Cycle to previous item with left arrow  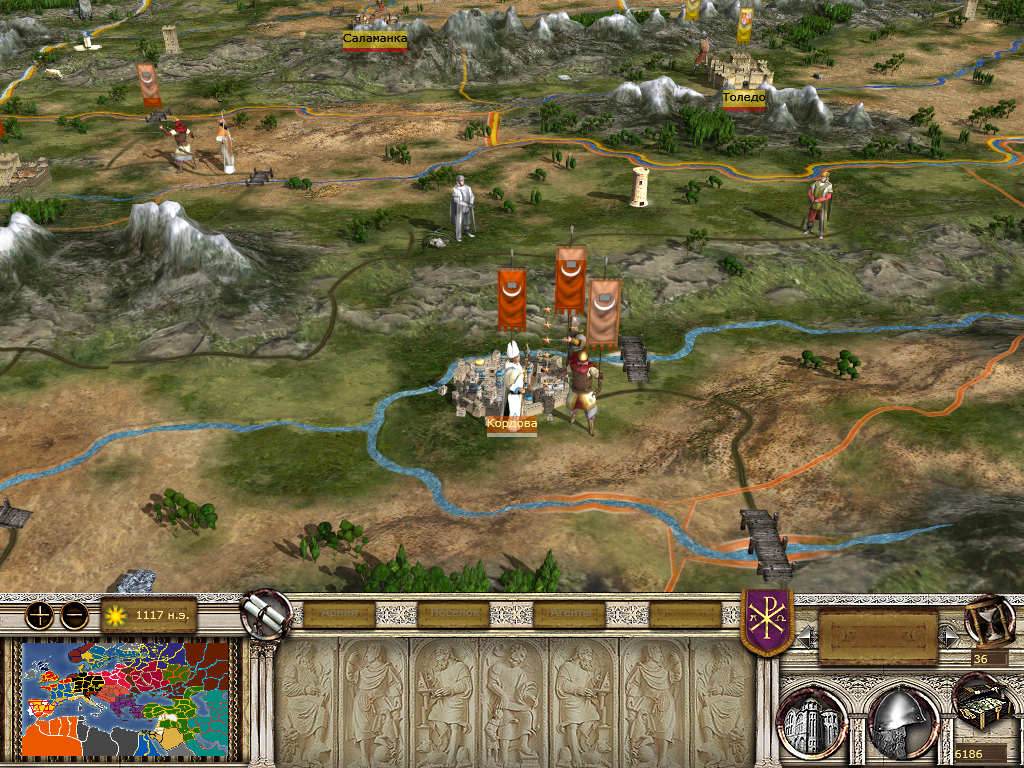(808, 635)
